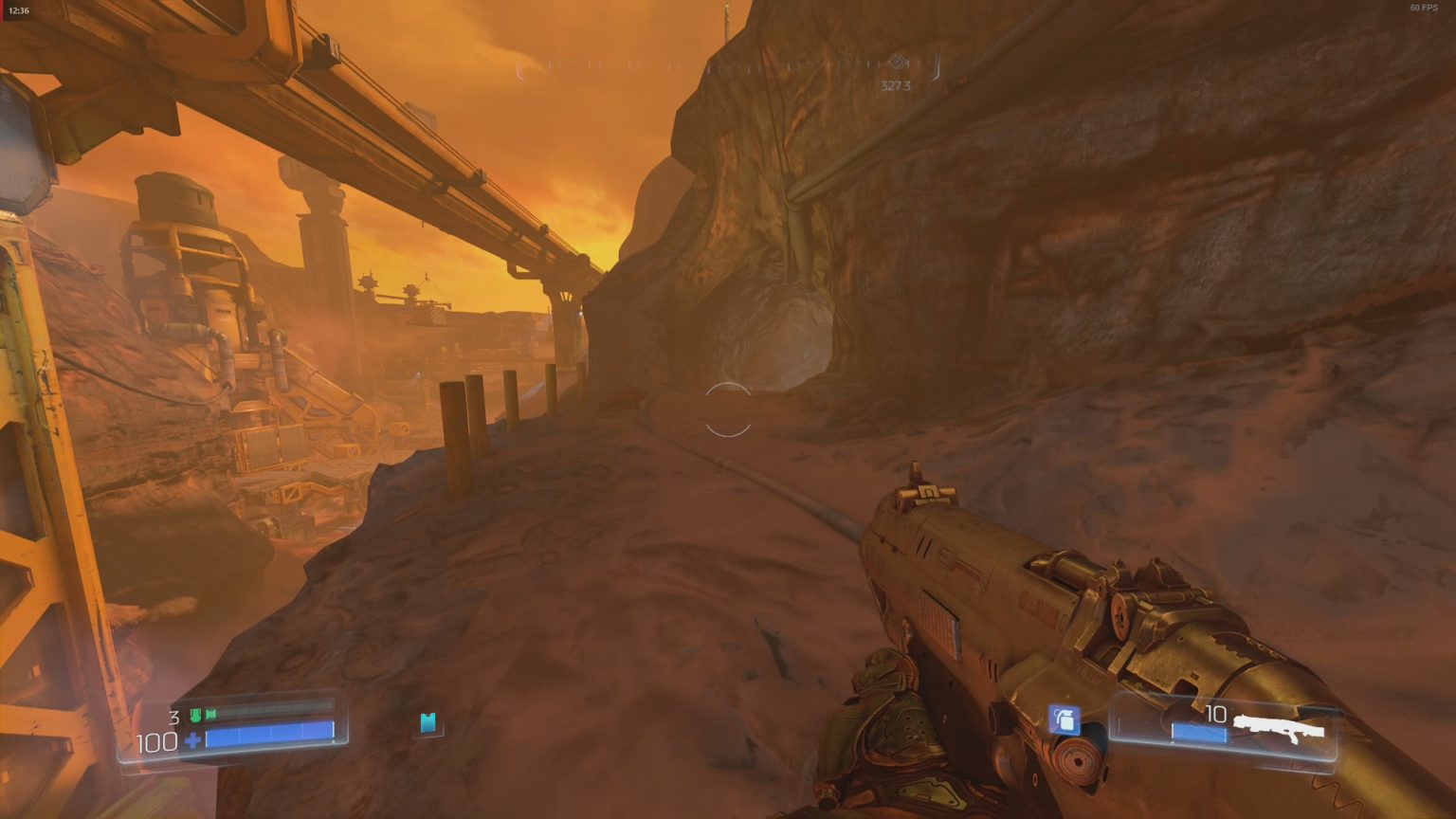The image size is (1456, 819).
Task: Click the 100 health number
Action: 156,741
